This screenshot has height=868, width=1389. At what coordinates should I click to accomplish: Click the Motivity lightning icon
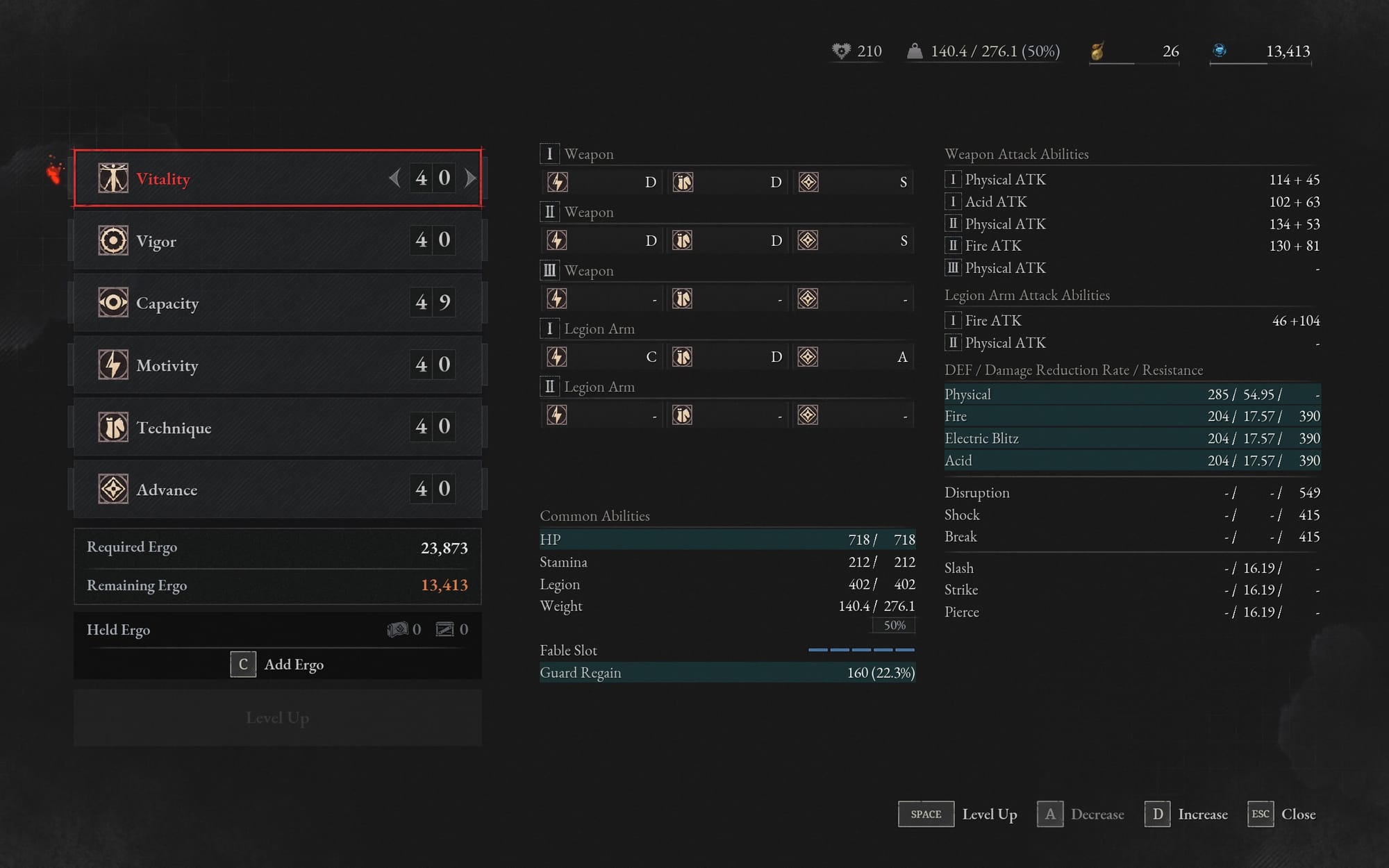[113, 365]
